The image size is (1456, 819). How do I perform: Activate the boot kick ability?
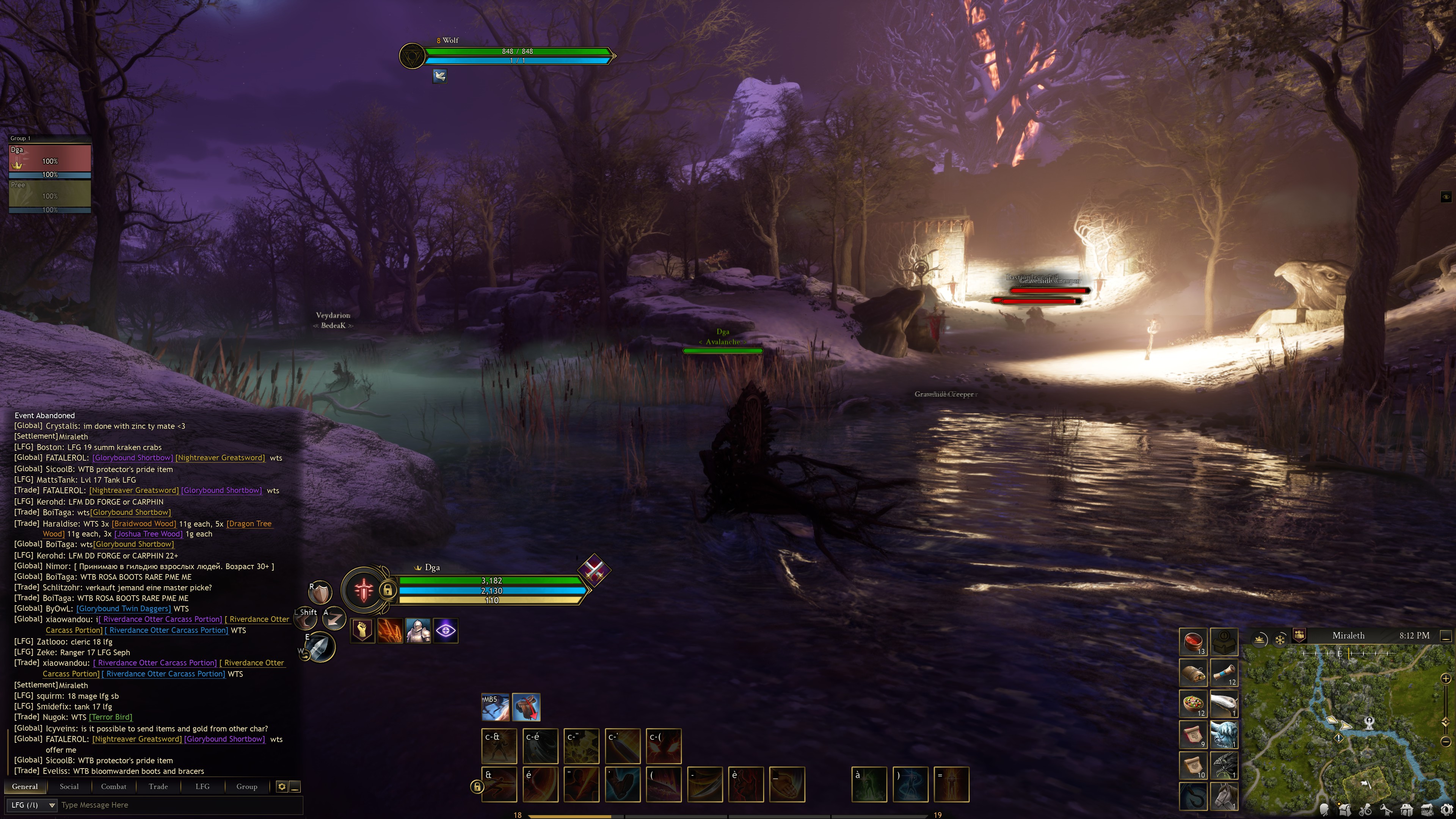pos(622,784)
